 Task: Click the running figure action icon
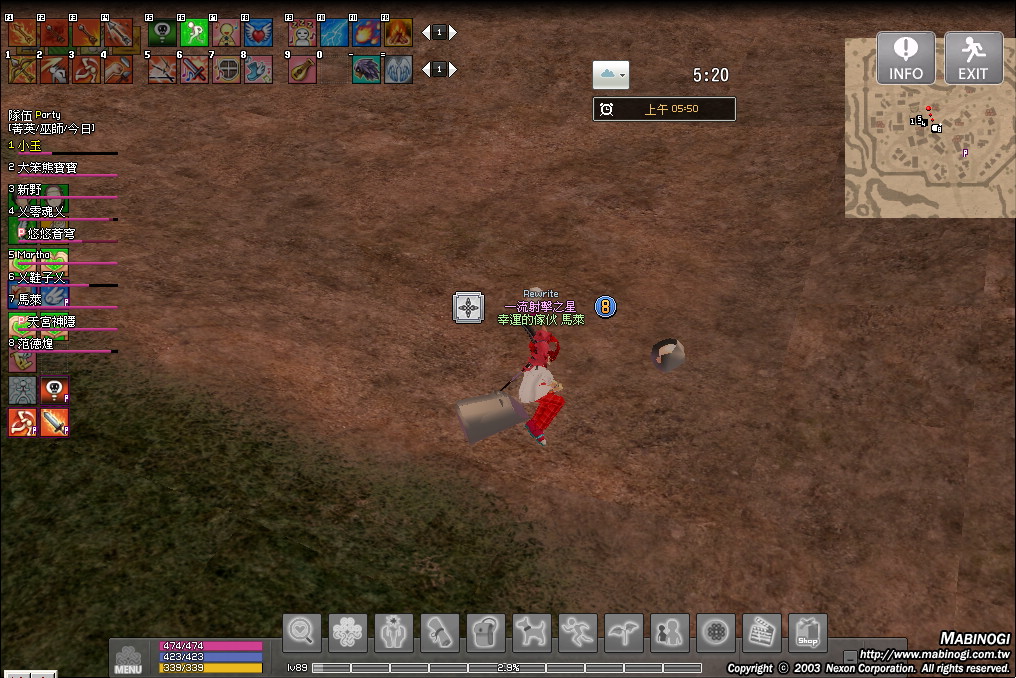(x=578, y=632)
